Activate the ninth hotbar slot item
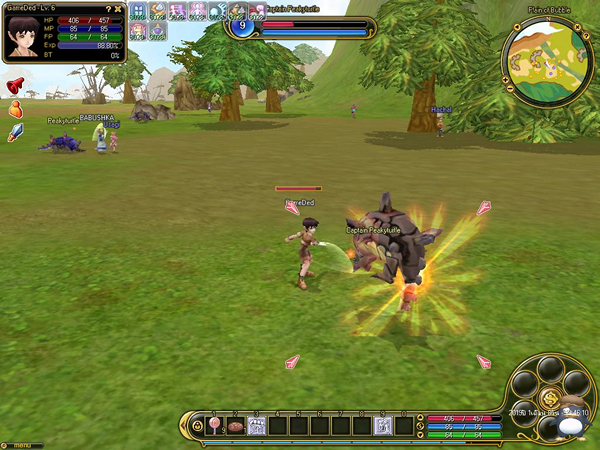The height and width of the screenshot is (450, 600). coord(383,425)
